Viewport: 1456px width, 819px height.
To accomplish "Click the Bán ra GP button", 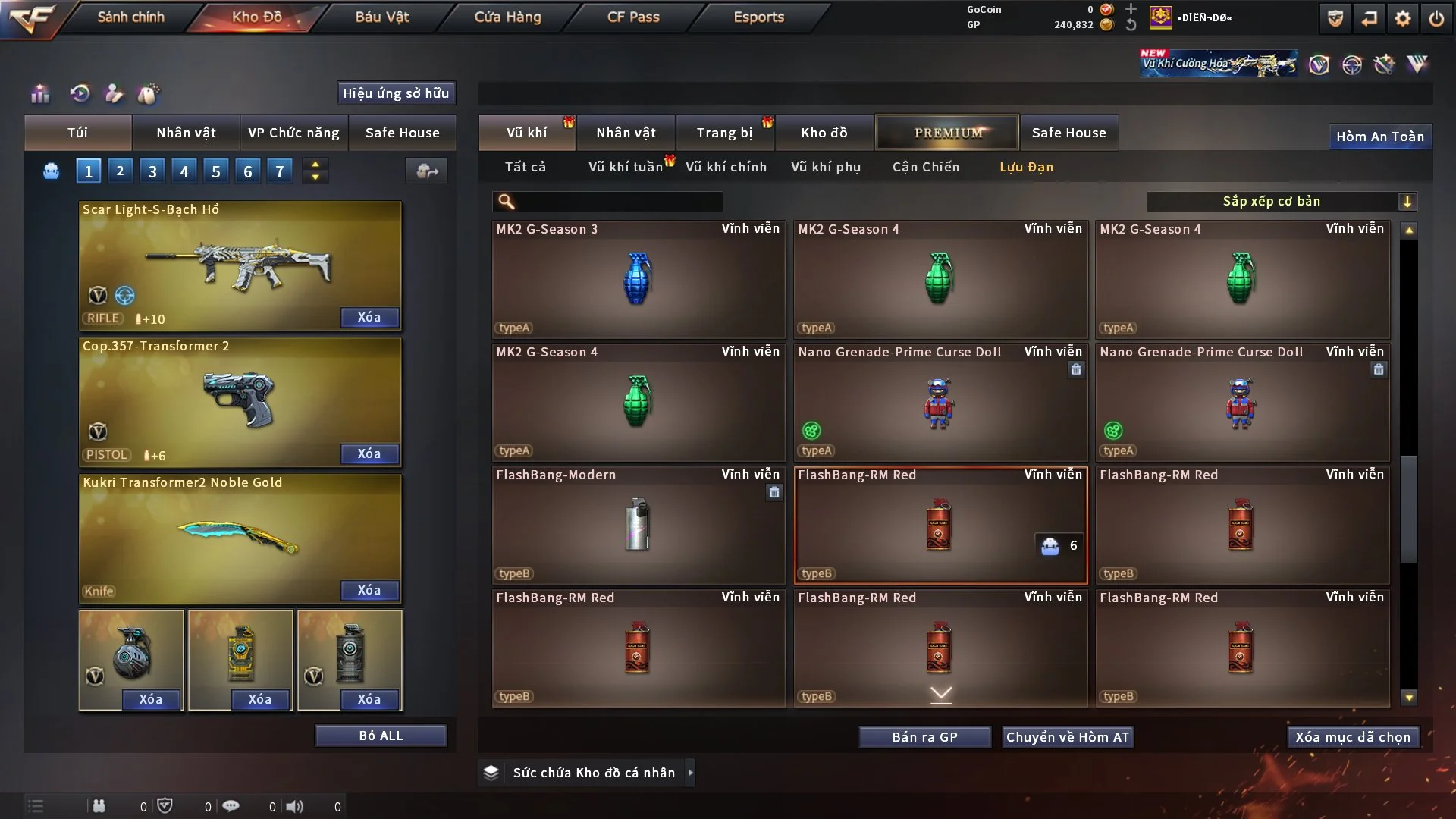I will click(924, 737).
